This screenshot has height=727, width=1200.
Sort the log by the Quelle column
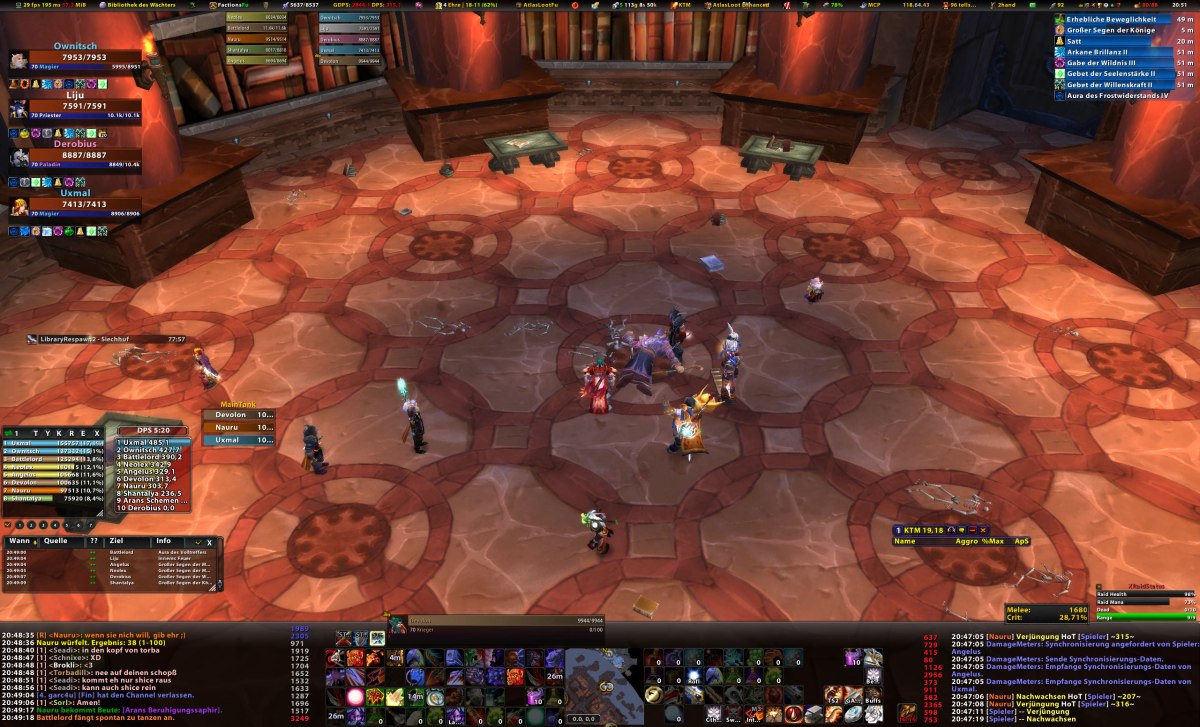click(x=55, y=541)
